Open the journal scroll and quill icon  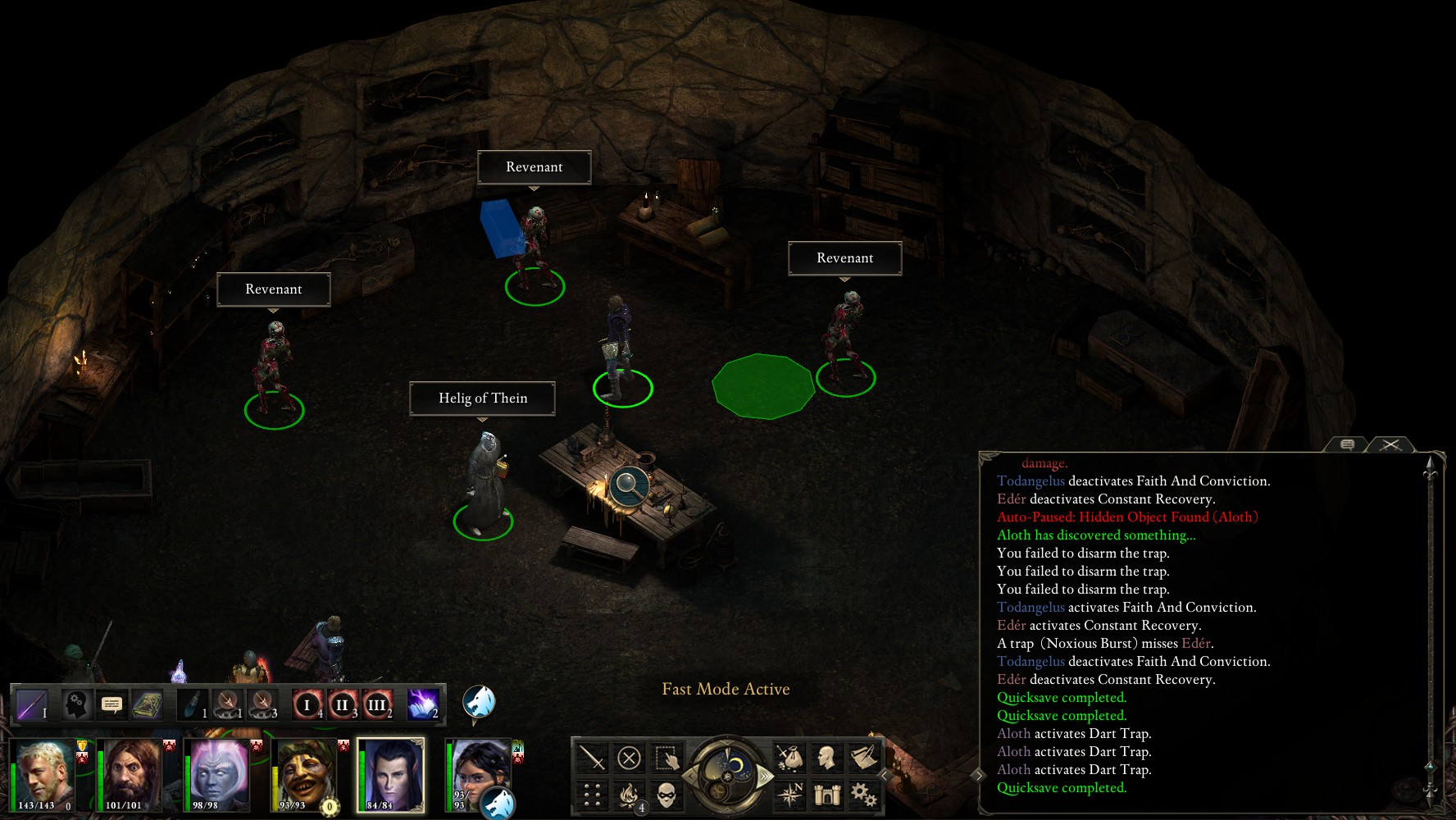point(863,758)
